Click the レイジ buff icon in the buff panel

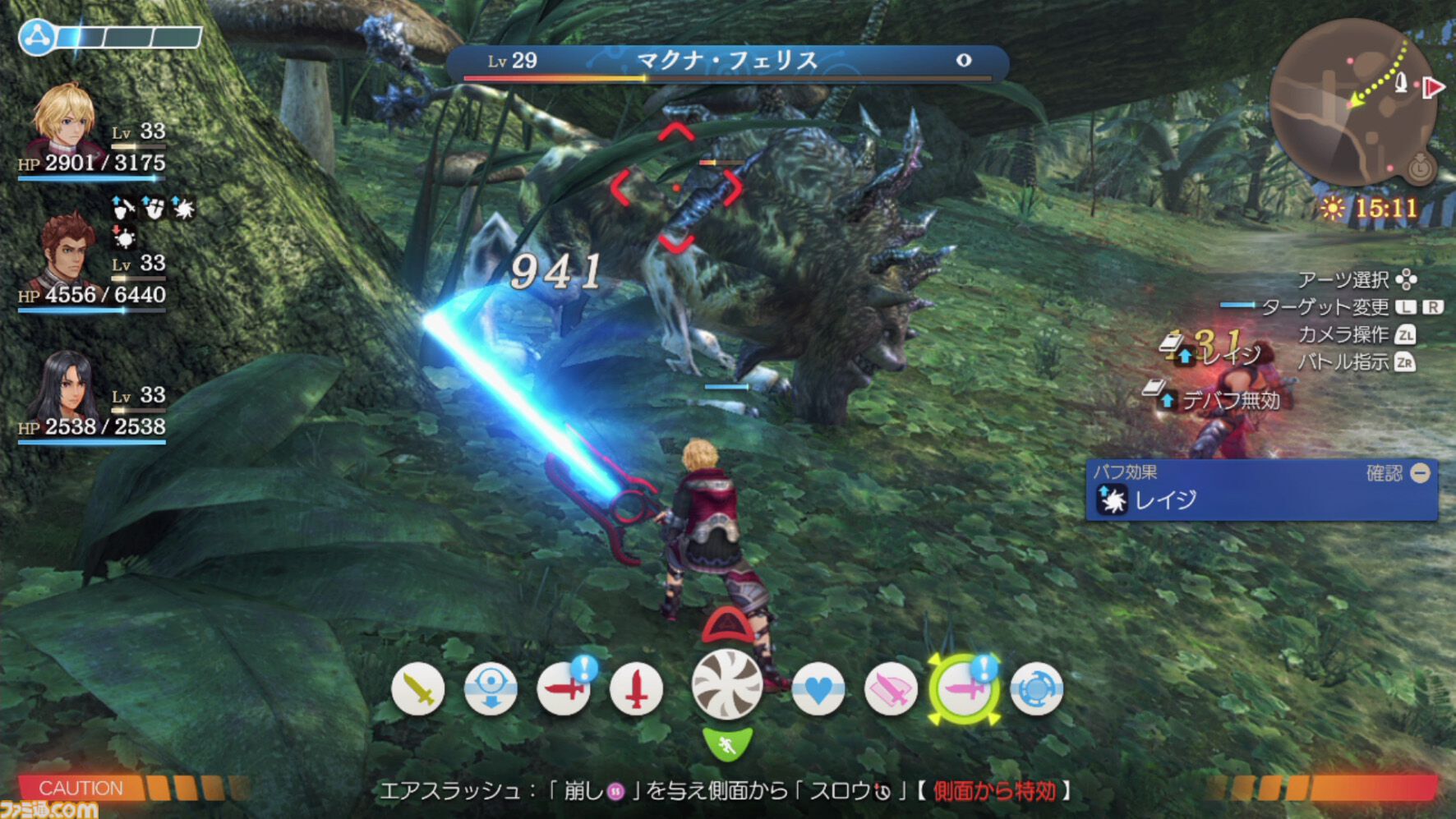click(x=1115, y=499)
